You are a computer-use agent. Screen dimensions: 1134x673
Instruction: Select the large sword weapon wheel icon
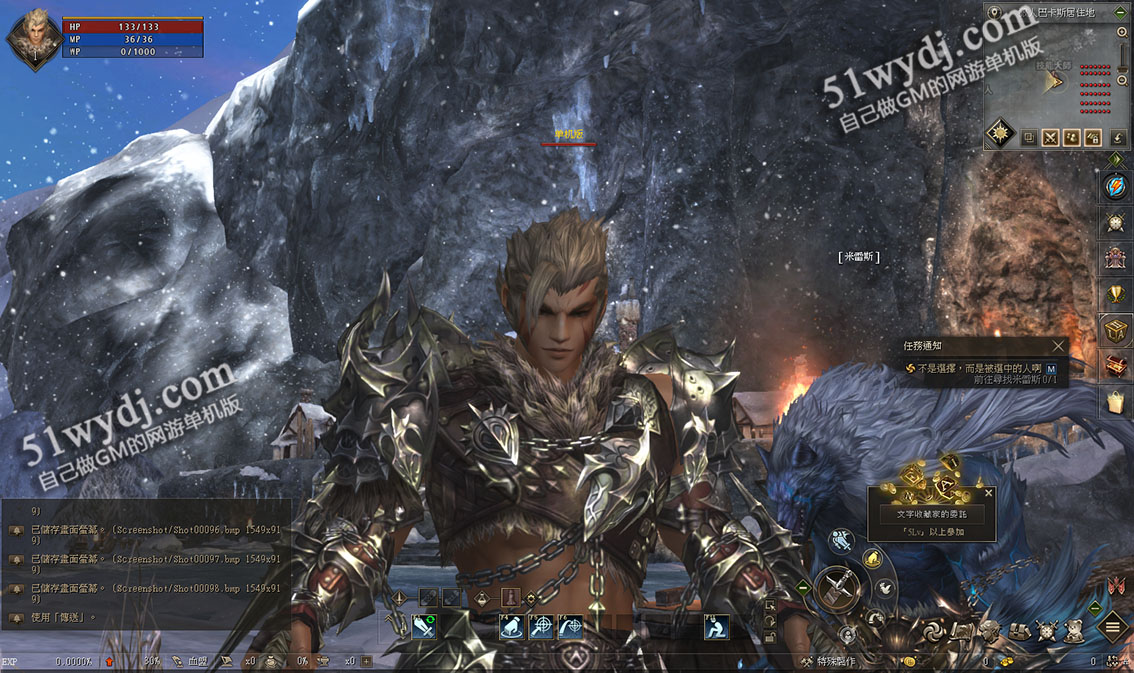838,587
